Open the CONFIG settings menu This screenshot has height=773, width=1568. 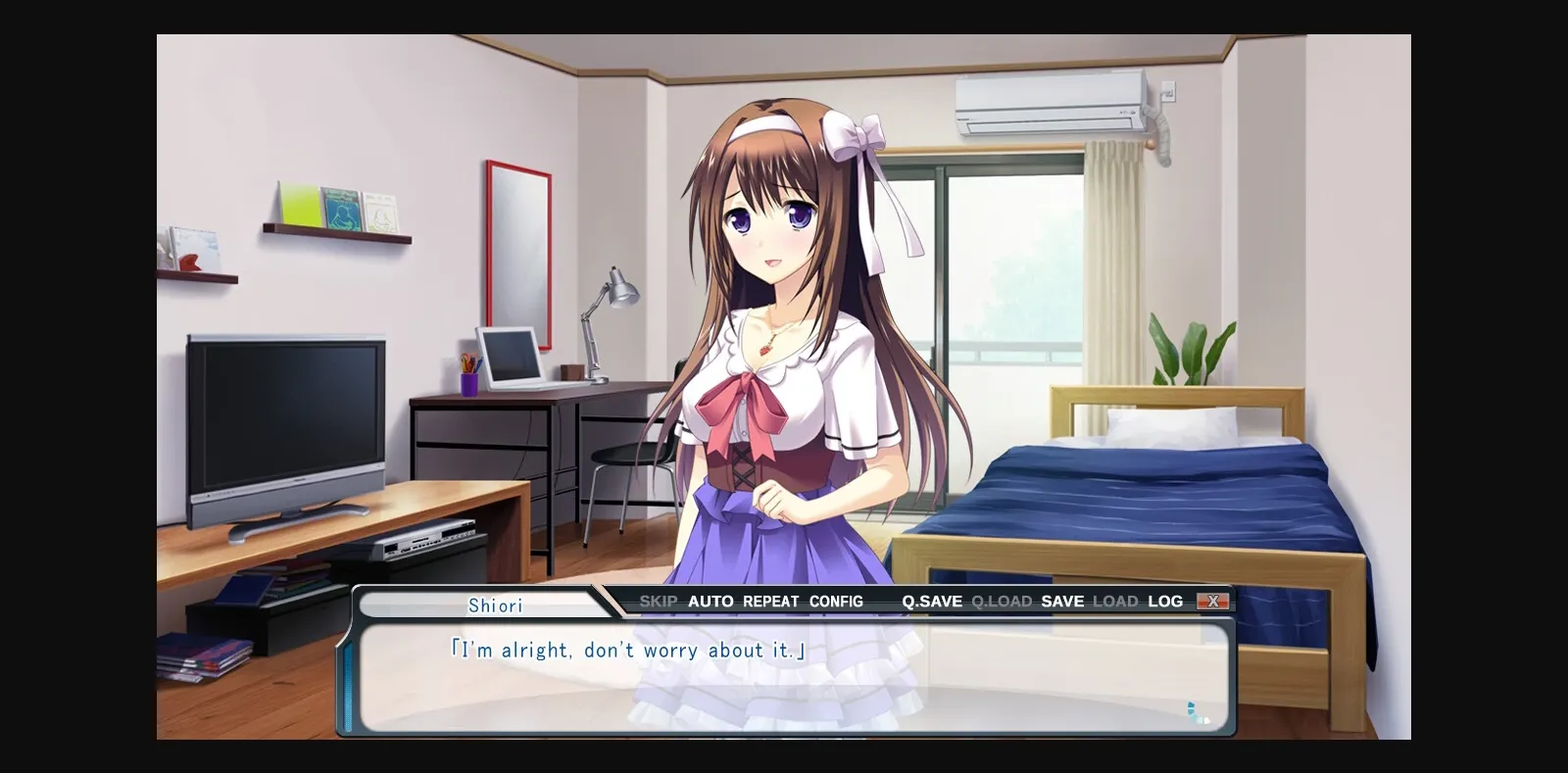tap(837, 601)
